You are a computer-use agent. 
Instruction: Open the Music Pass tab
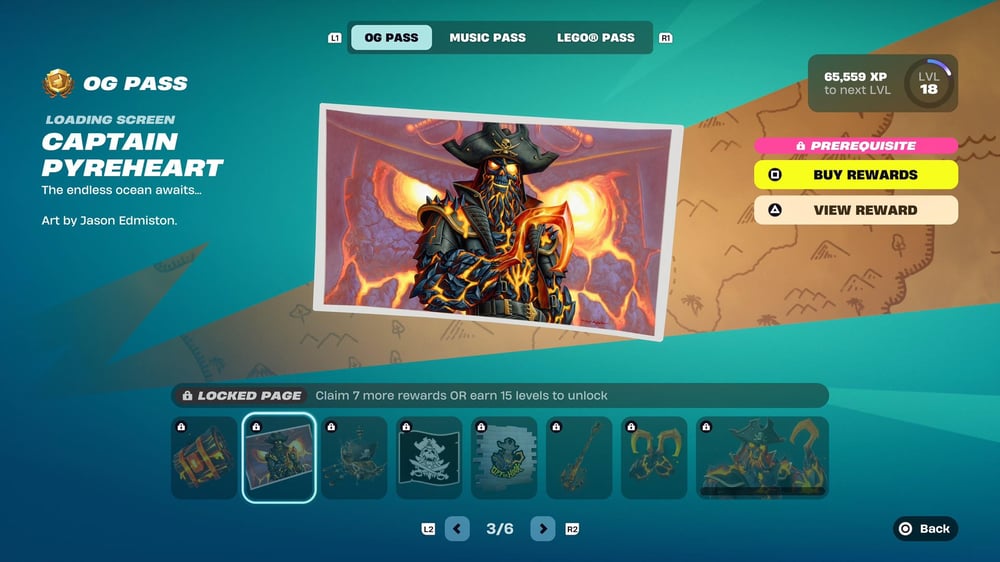coord(487,38)
